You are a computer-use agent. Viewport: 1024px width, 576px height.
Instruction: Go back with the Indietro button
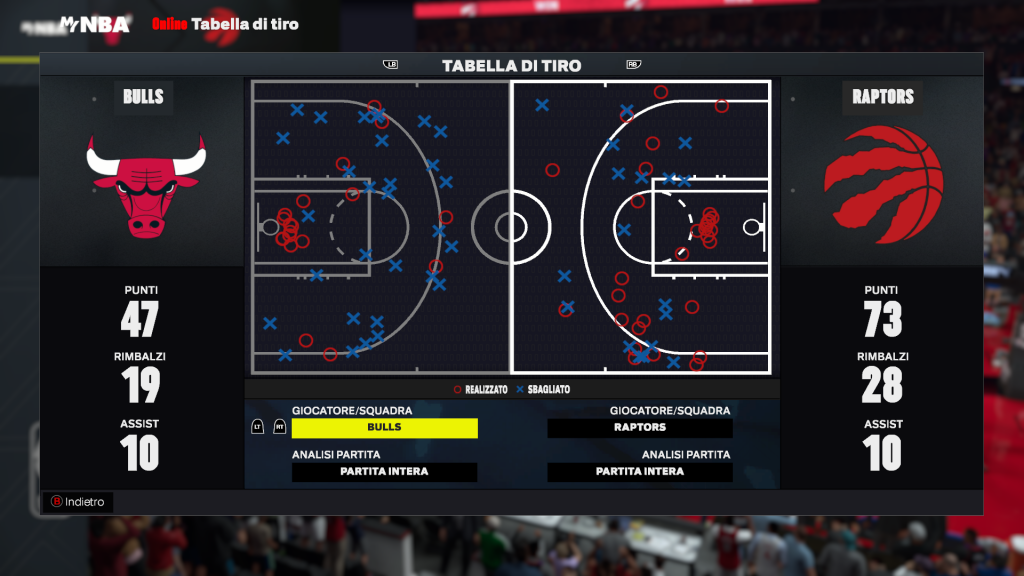click(x=79, y=502)
